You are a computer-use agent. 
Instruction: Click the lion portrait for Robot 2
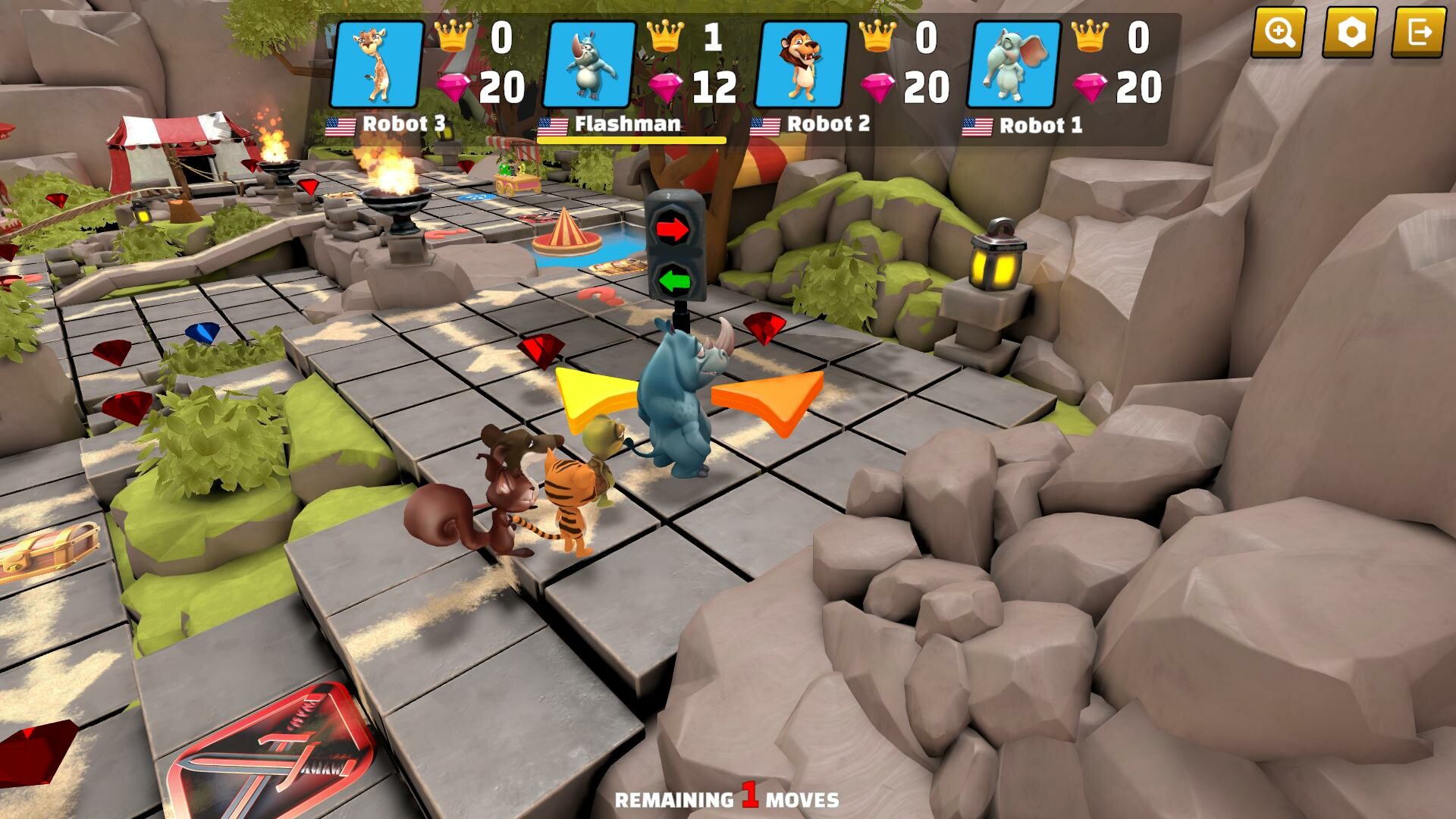804,64
